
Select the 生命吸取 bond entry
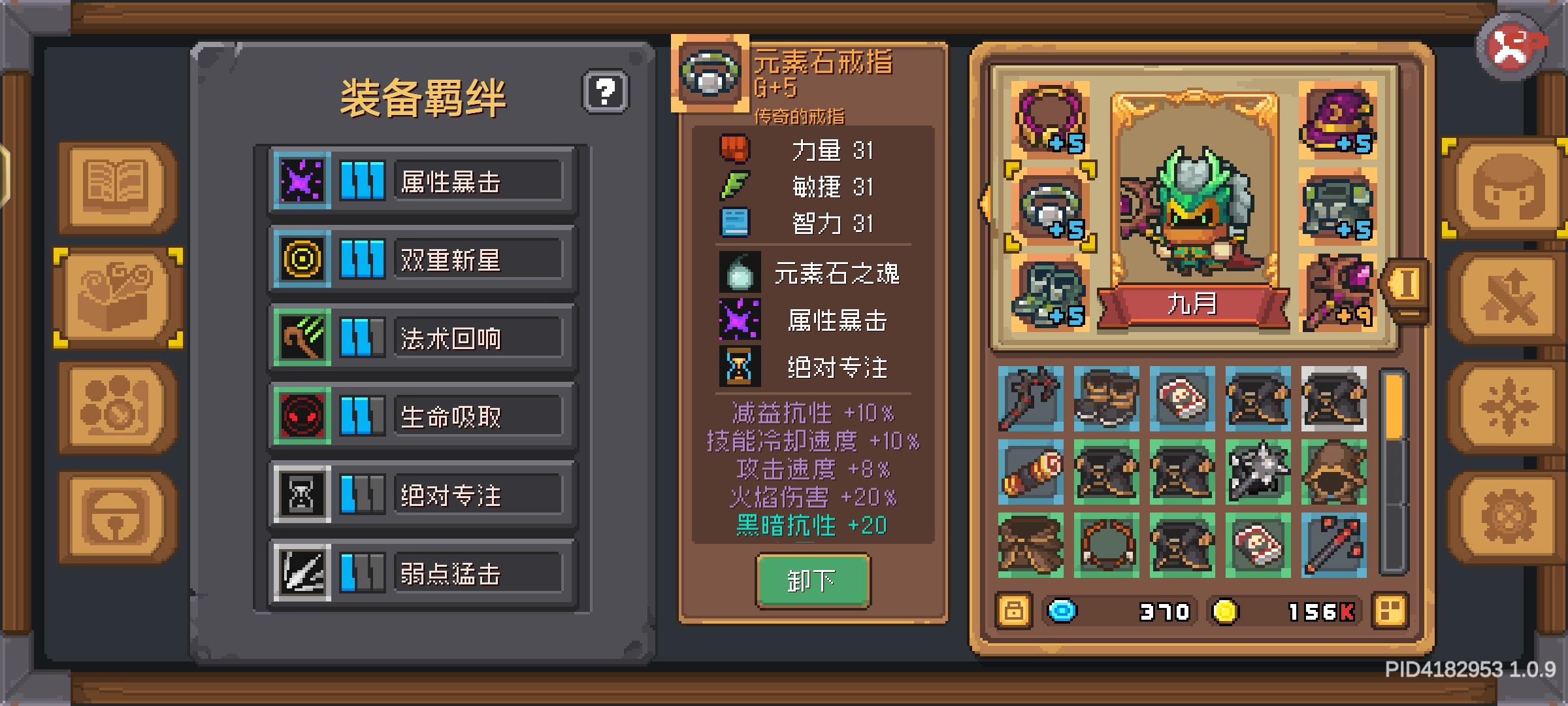coord(423,416)
